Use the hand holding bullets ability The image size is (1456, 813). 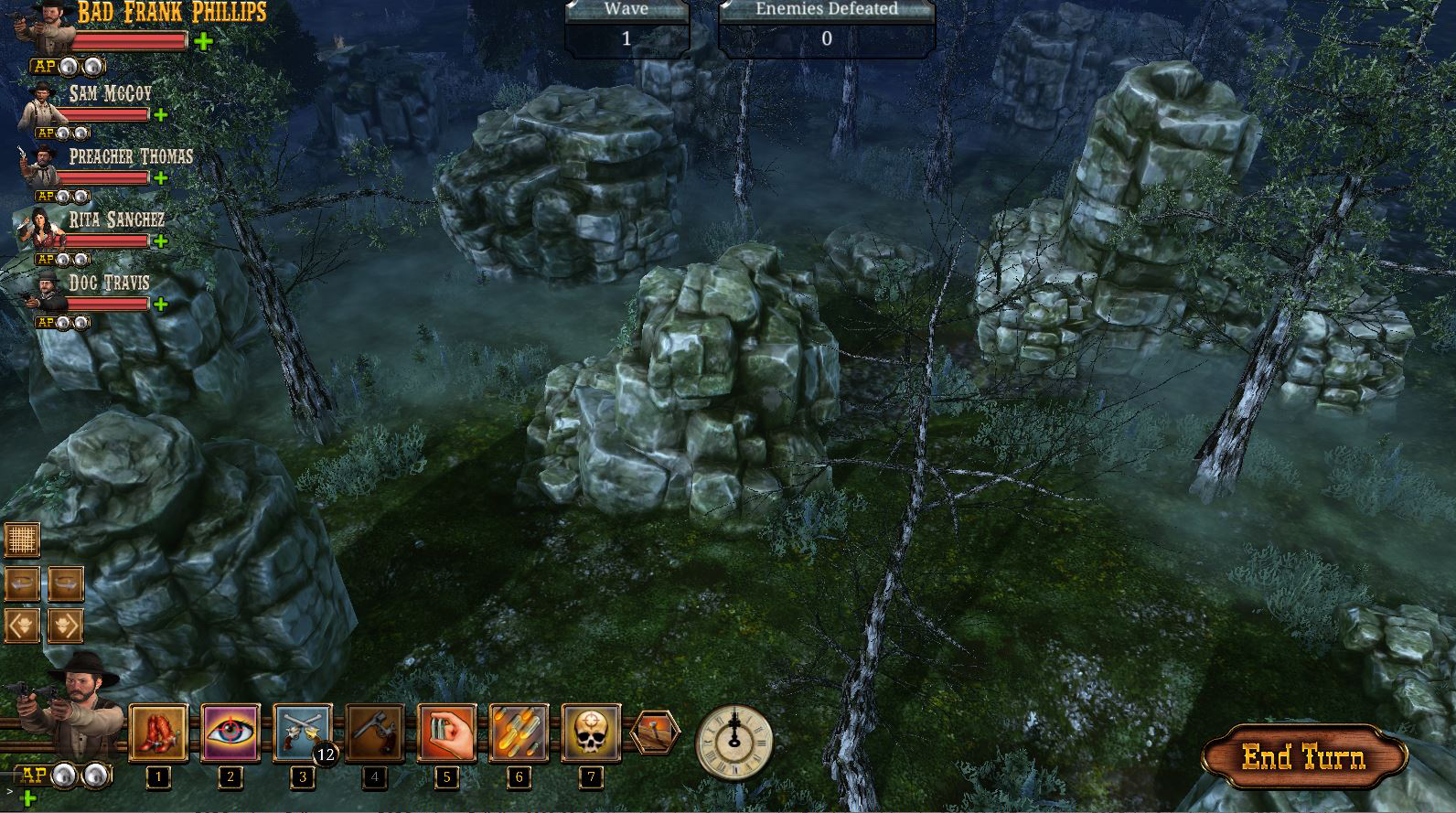(x=446, y=733)
